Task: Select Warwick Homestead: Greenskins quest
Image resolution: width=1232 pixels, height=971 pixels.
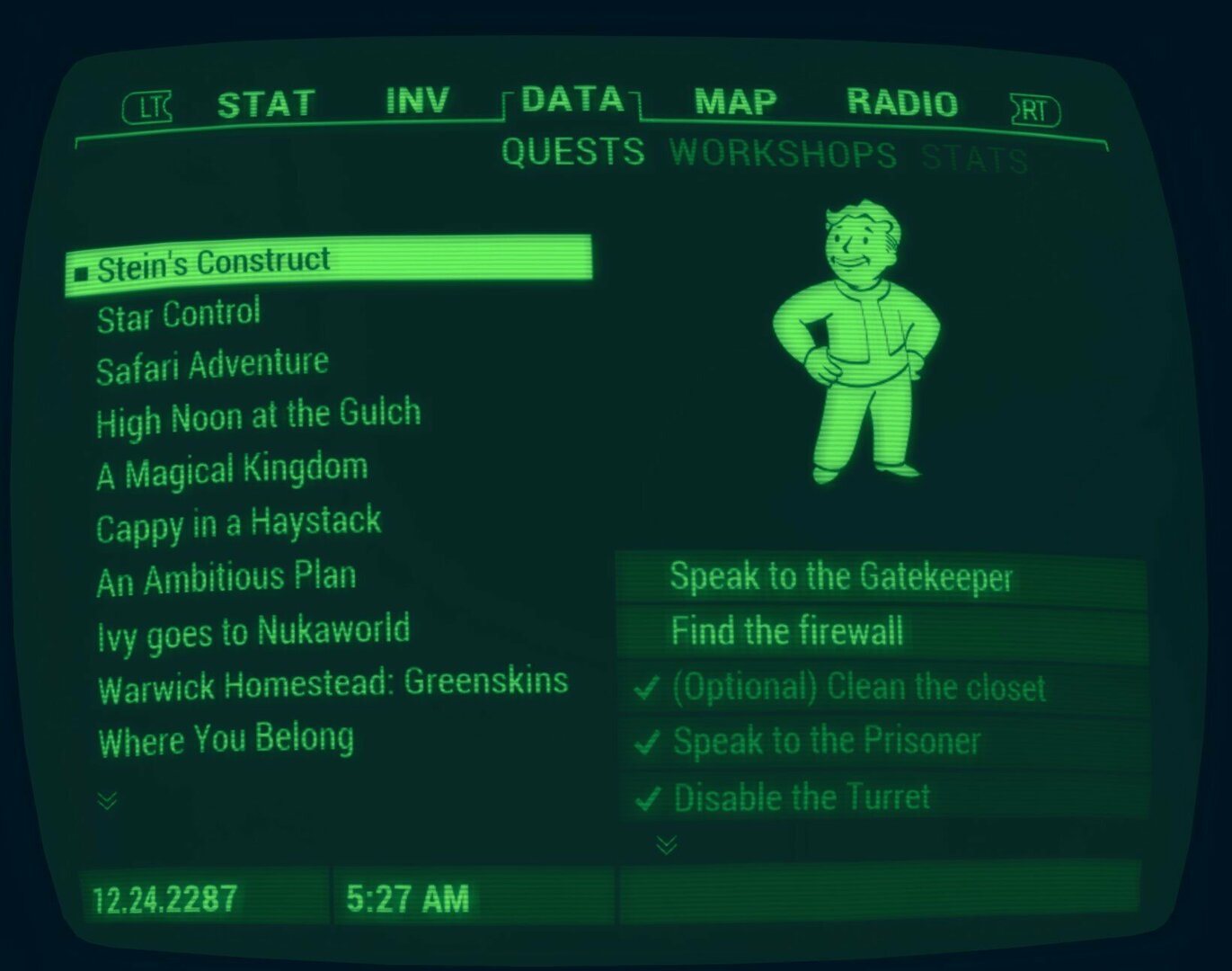Action: coord(333,685)
